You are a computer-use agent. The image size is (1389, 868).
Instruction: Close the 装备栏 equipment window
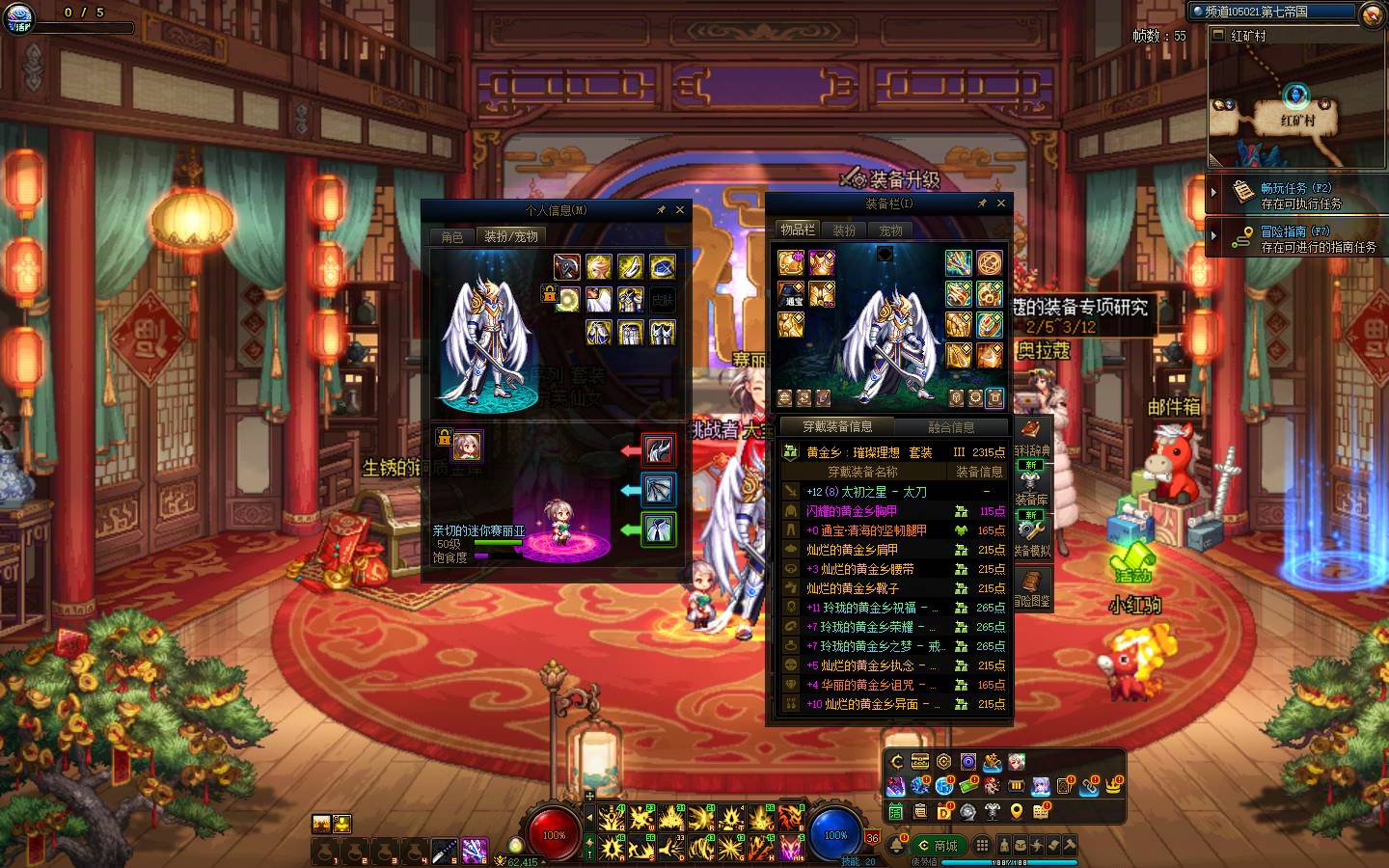[x=1001, y=203]
